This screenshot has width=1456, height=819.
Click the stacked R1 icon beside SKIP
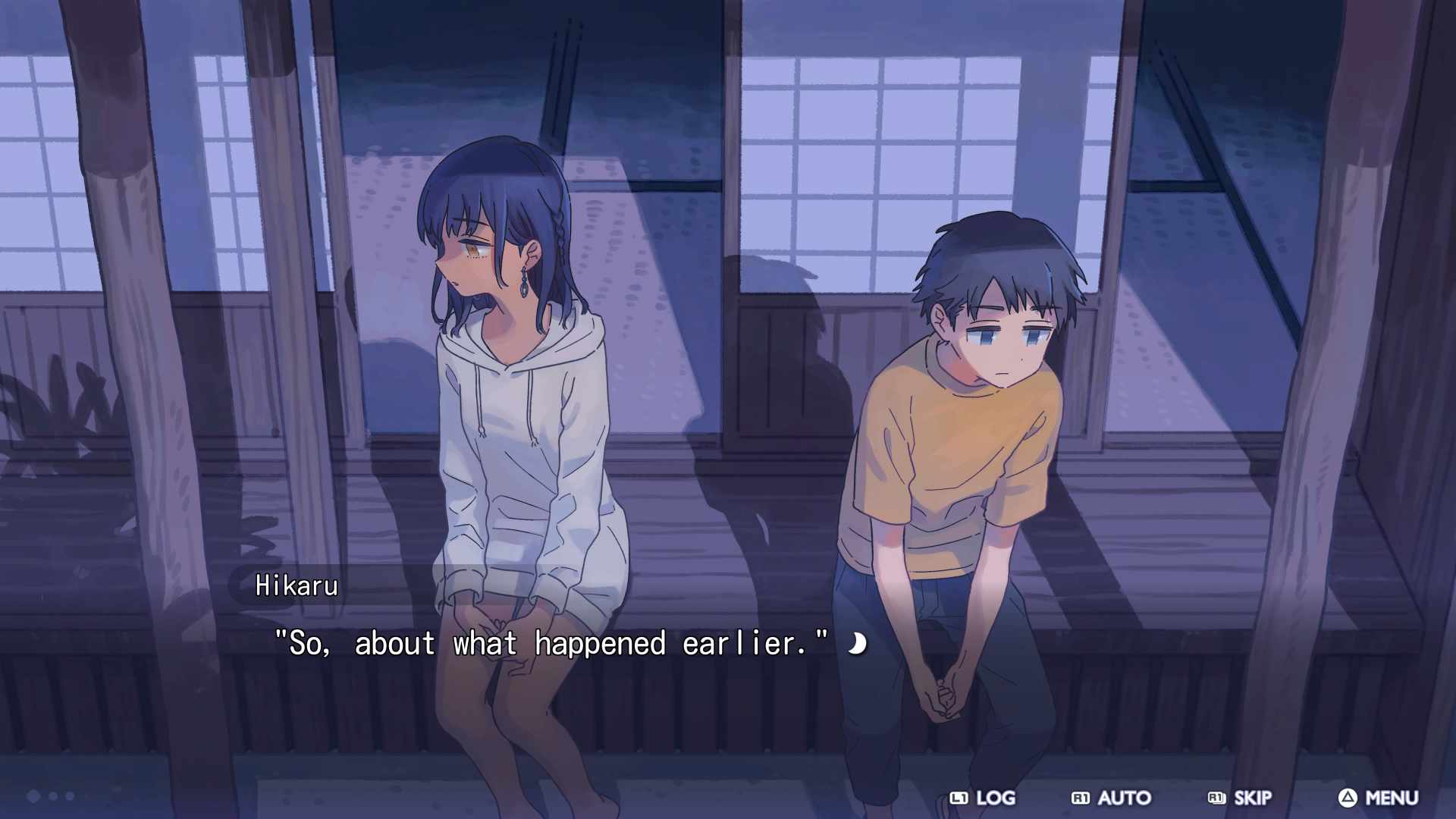1216,799
